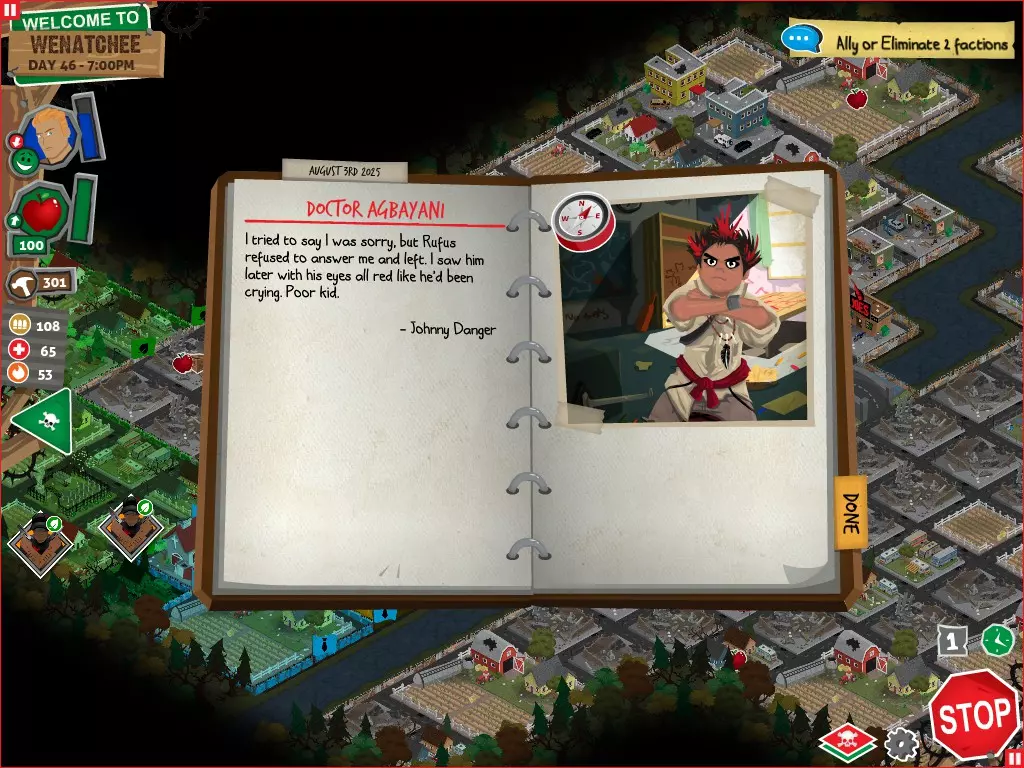Select the hammer materials counter
This screenshot has width=1024, height=768.
(41, 283)
